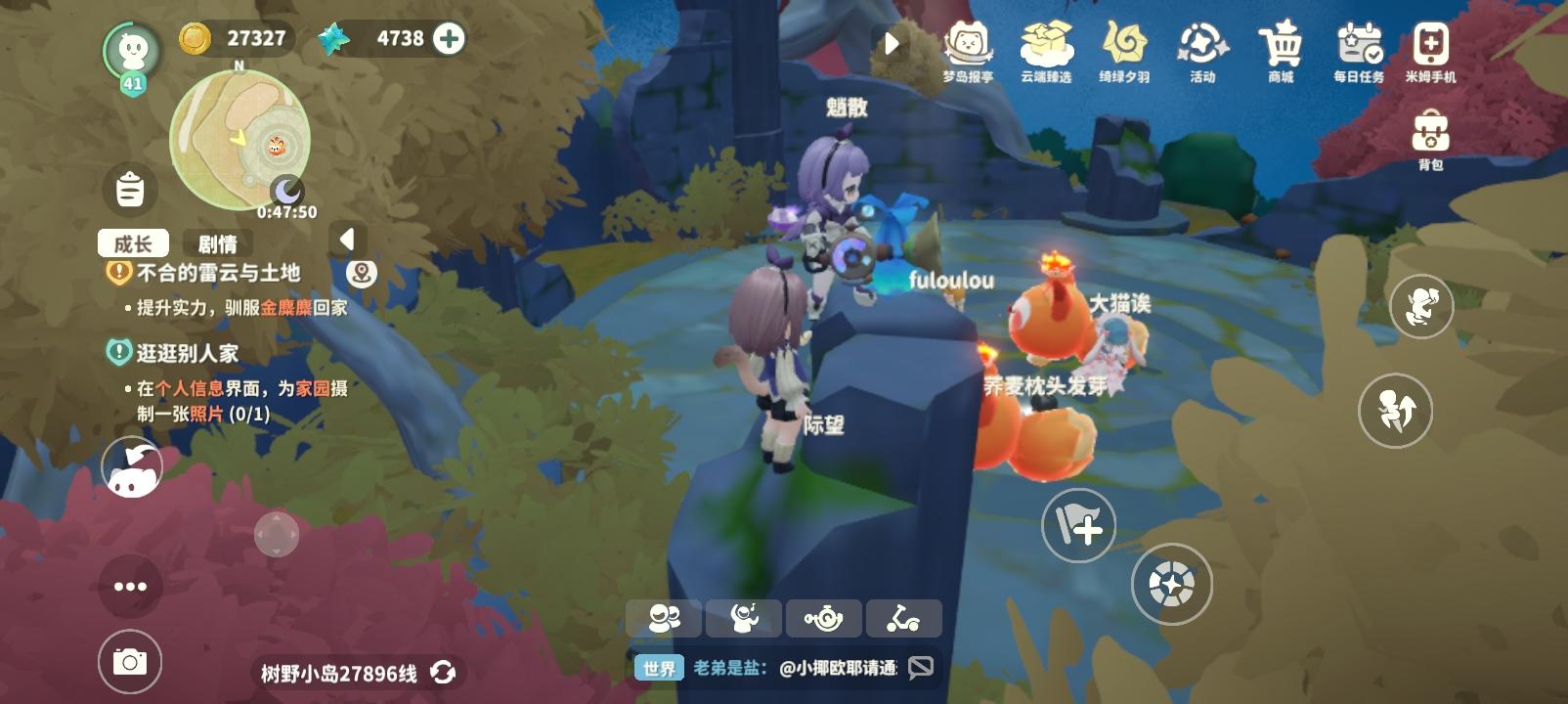Tap the camera screenshot icon
Image resolution: width=1568 pixels, height=704 pixels.
[x=132, y=659]
